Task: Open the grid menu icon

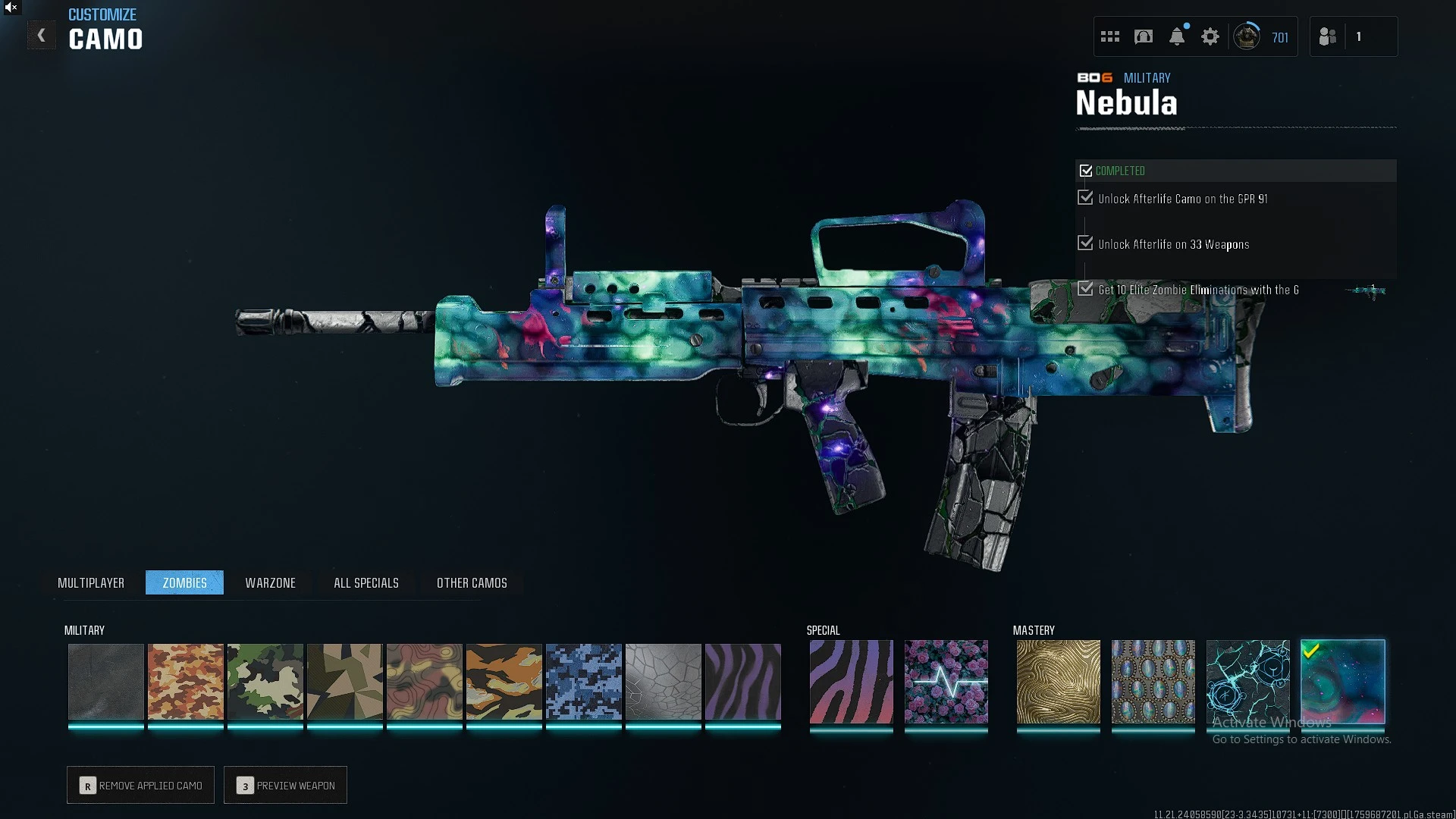Action: tap(1110, 36)
